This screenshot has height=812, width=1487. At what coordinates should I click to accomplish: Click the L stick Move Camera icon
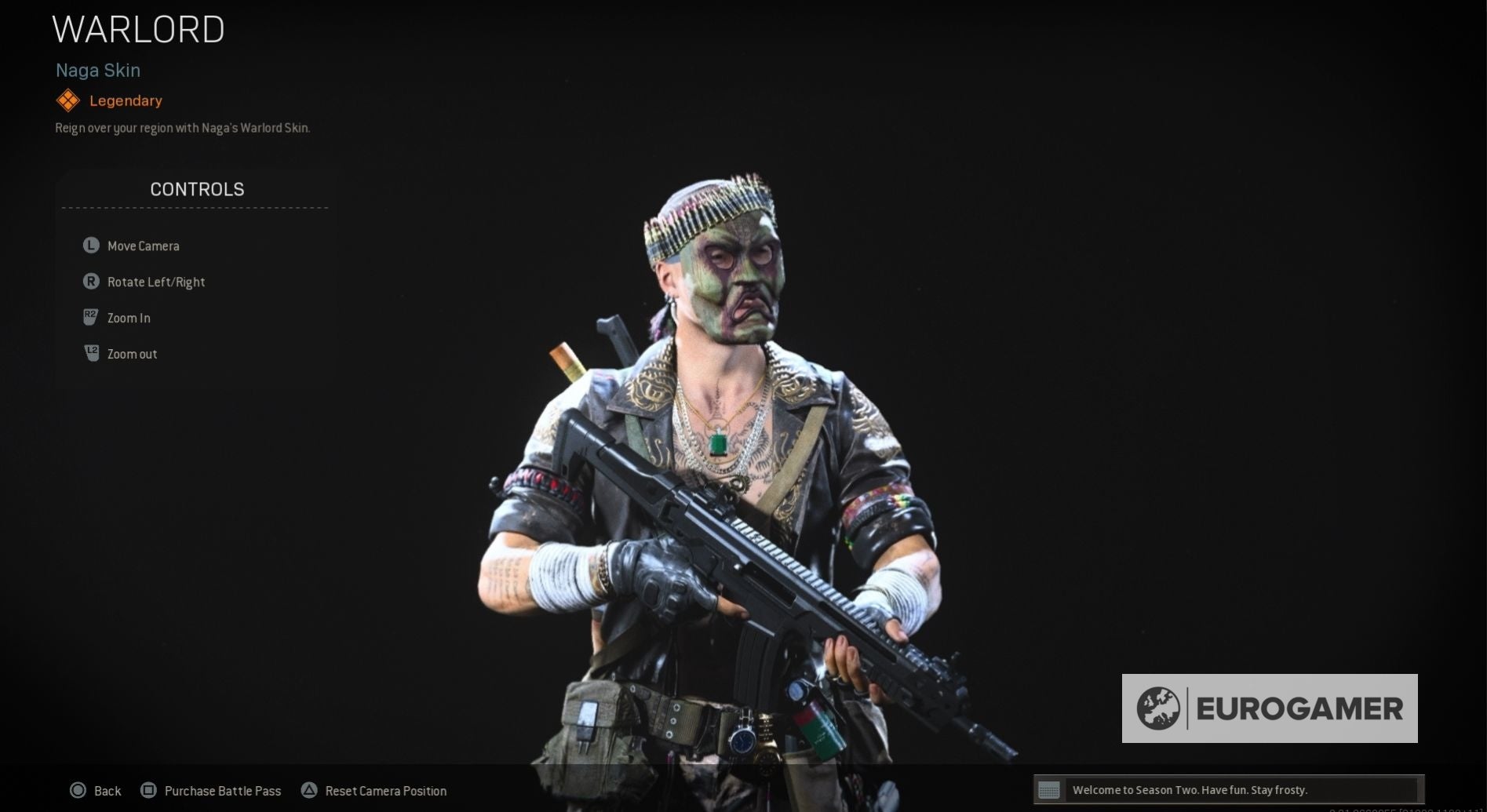pos(90,245)
